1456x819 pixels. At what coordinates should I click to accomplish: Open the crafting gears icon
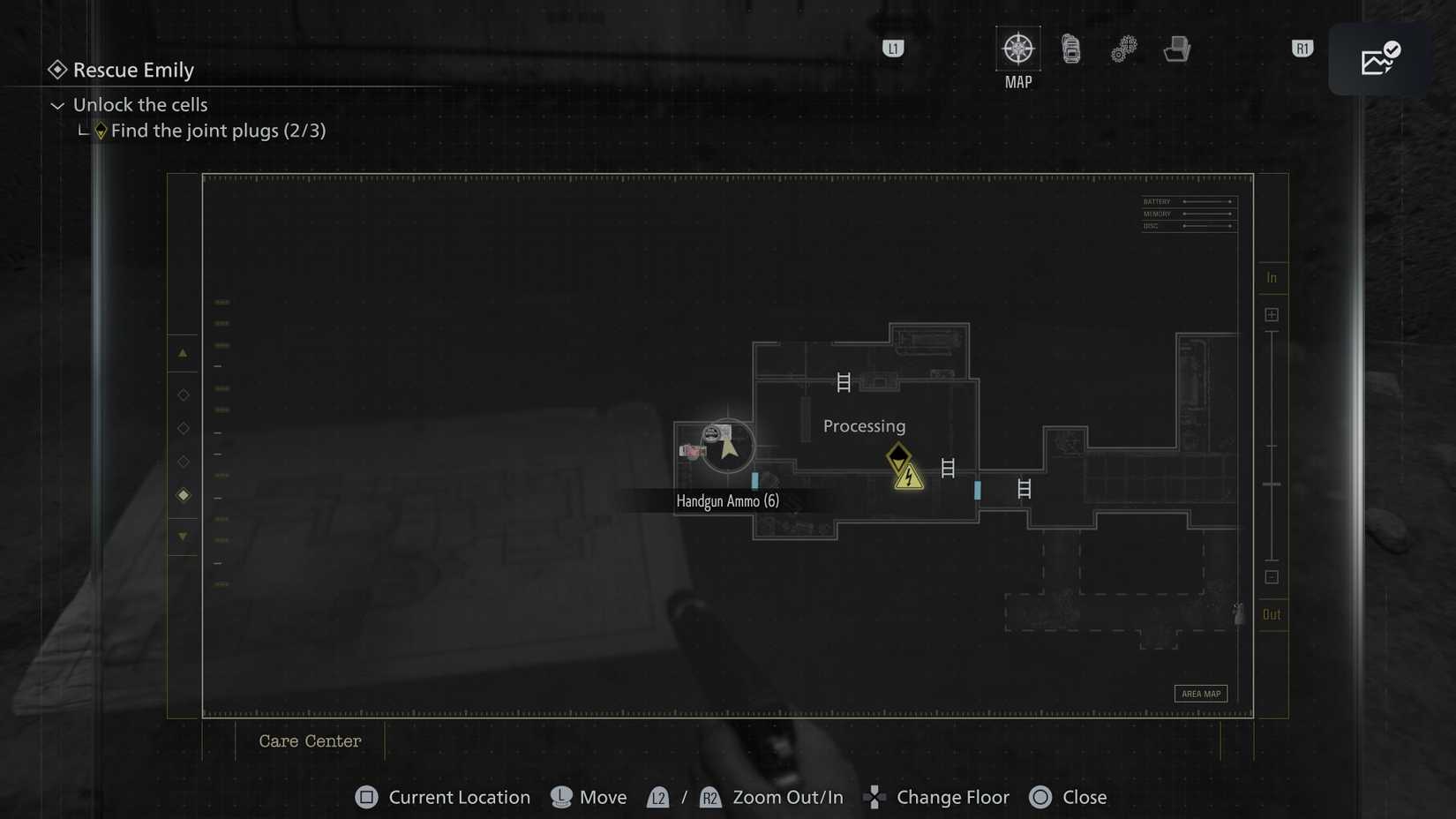tap(1122, 50)
